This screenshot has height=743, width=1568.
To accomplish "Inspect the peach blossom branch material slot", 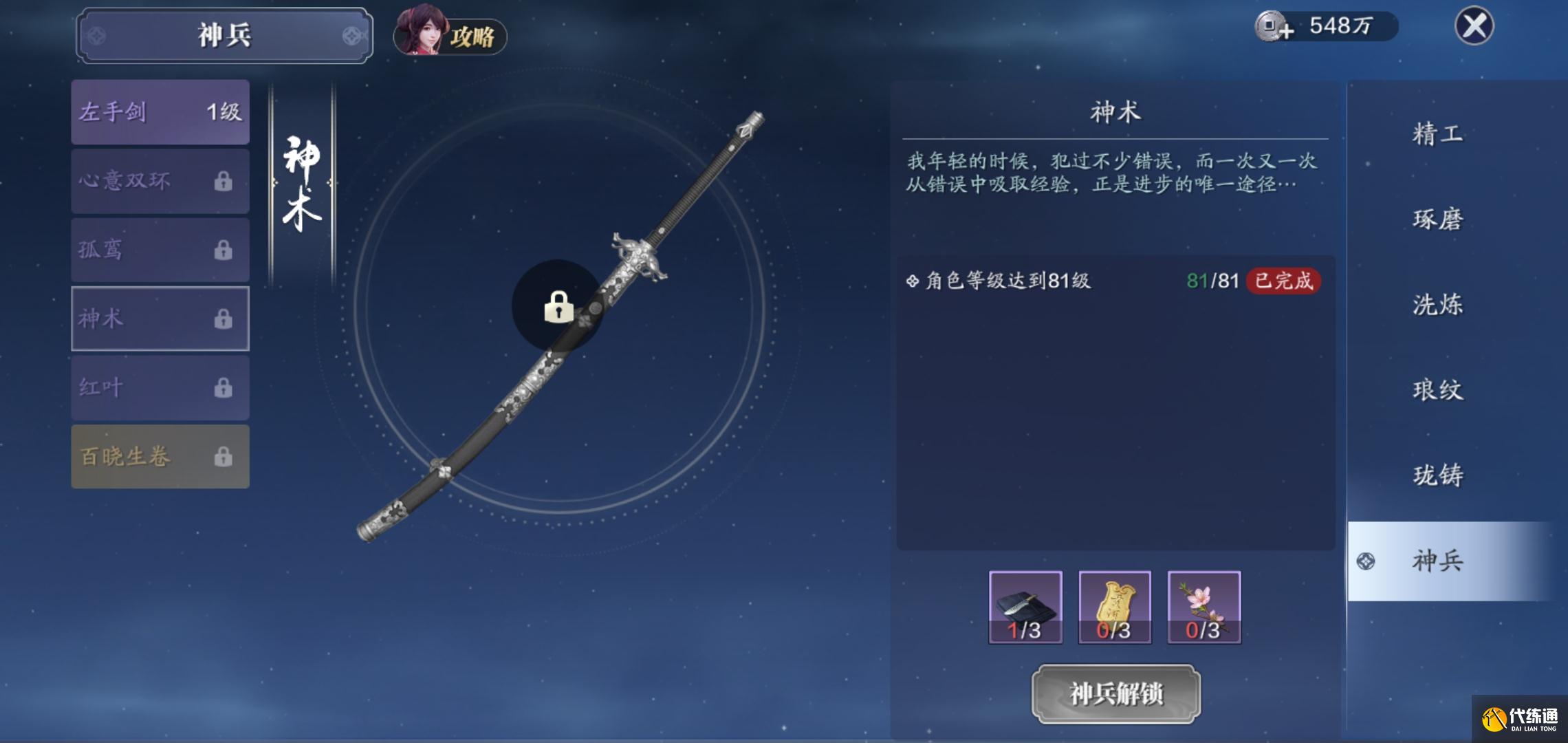I will pyautogui.click(x=1204, y=607).
